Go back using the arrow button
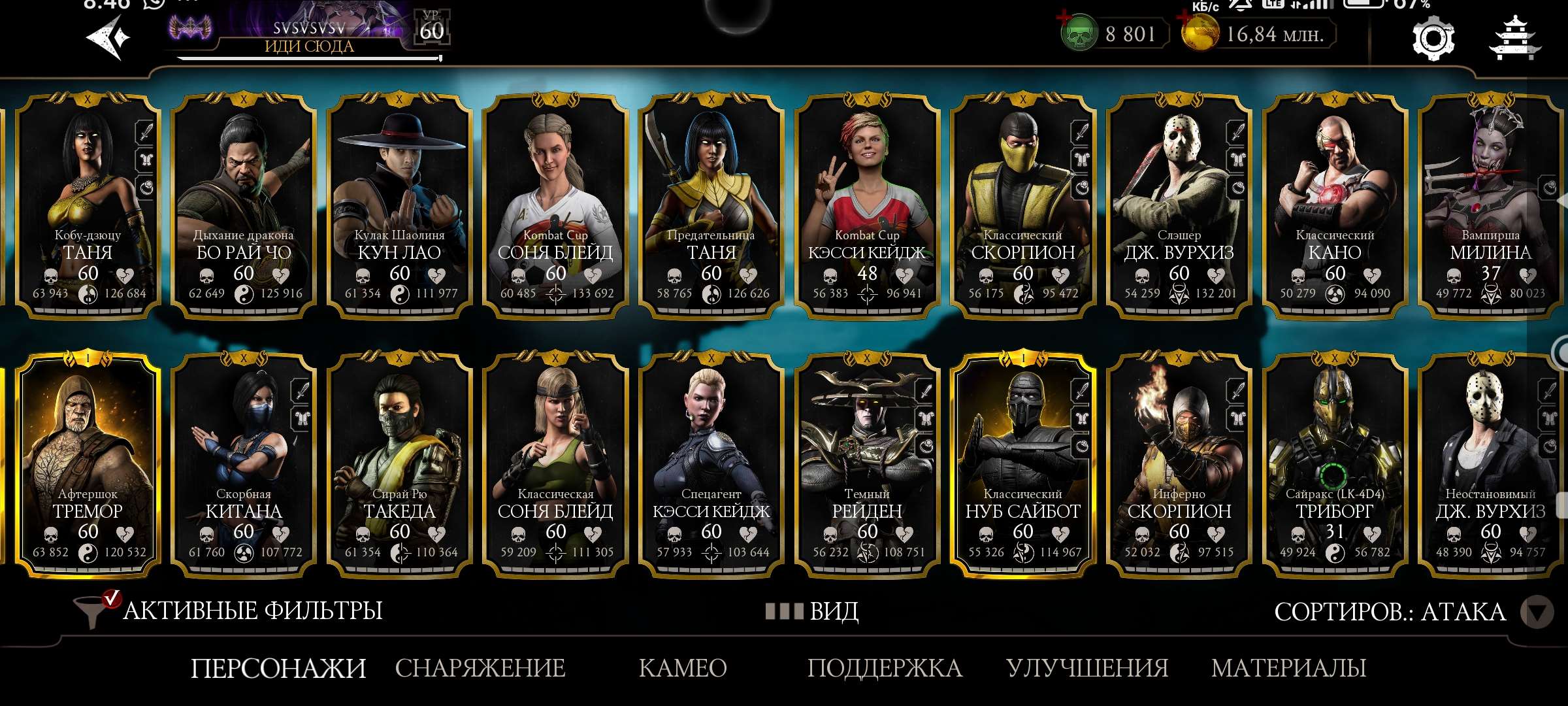Screen dimensions: 1568x706 click(x=108, y=37)
